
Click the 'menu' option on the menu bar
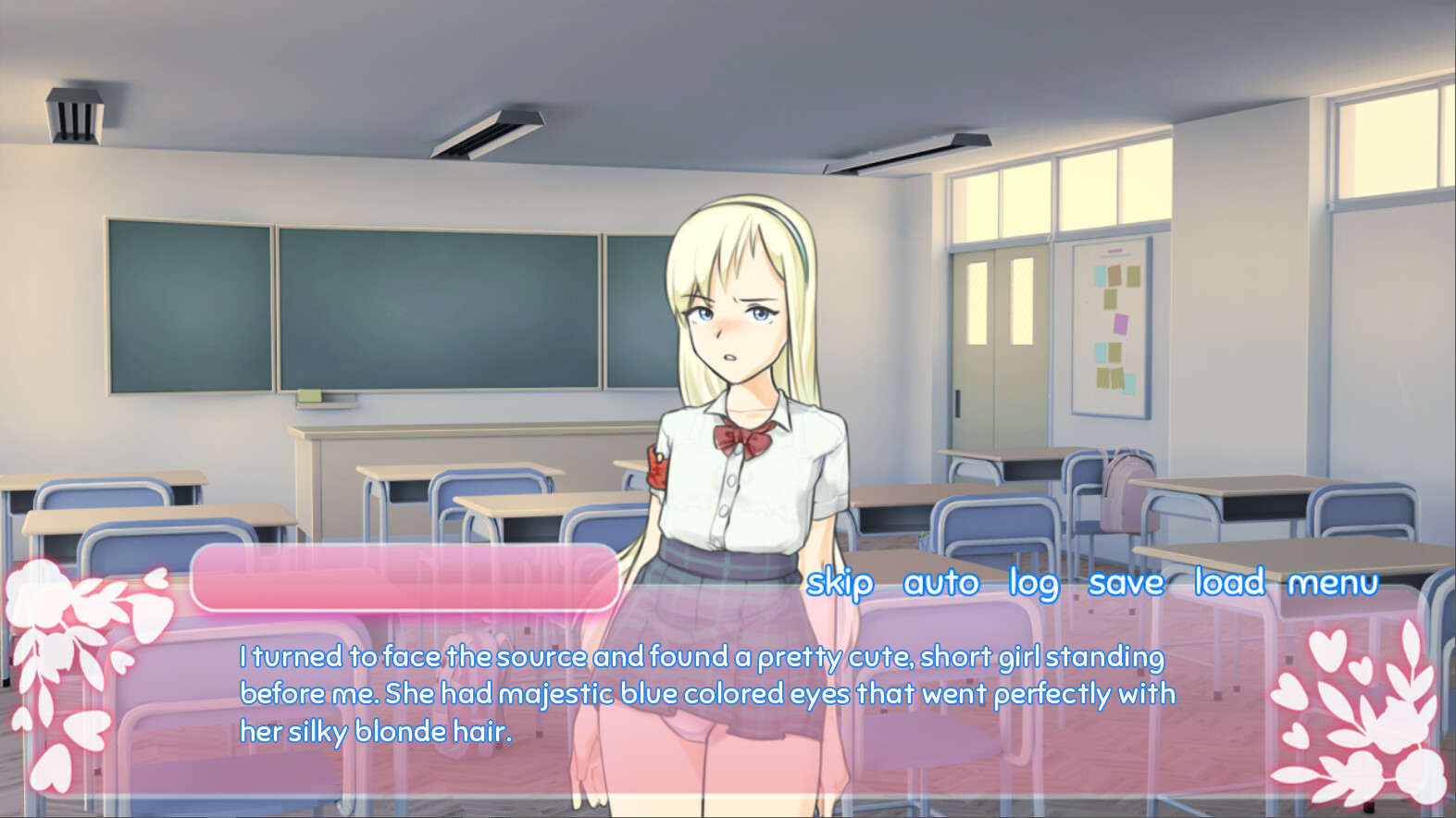pyautogui.click(x=1333, y=583)
